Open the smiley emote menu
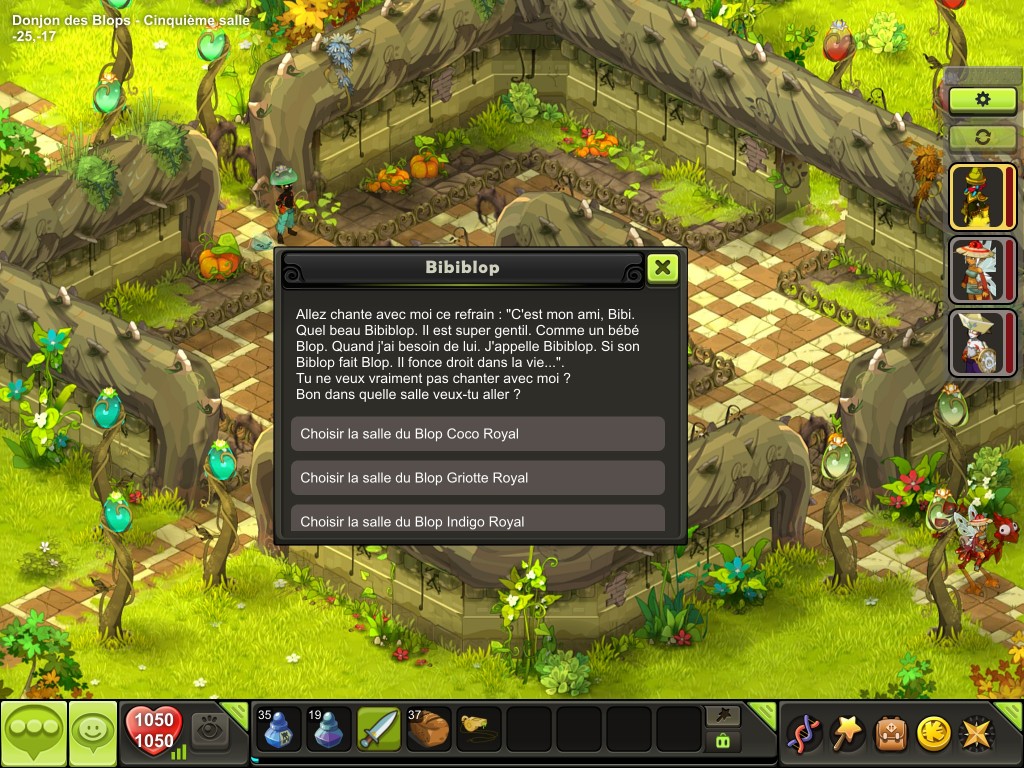 [92, 733]
